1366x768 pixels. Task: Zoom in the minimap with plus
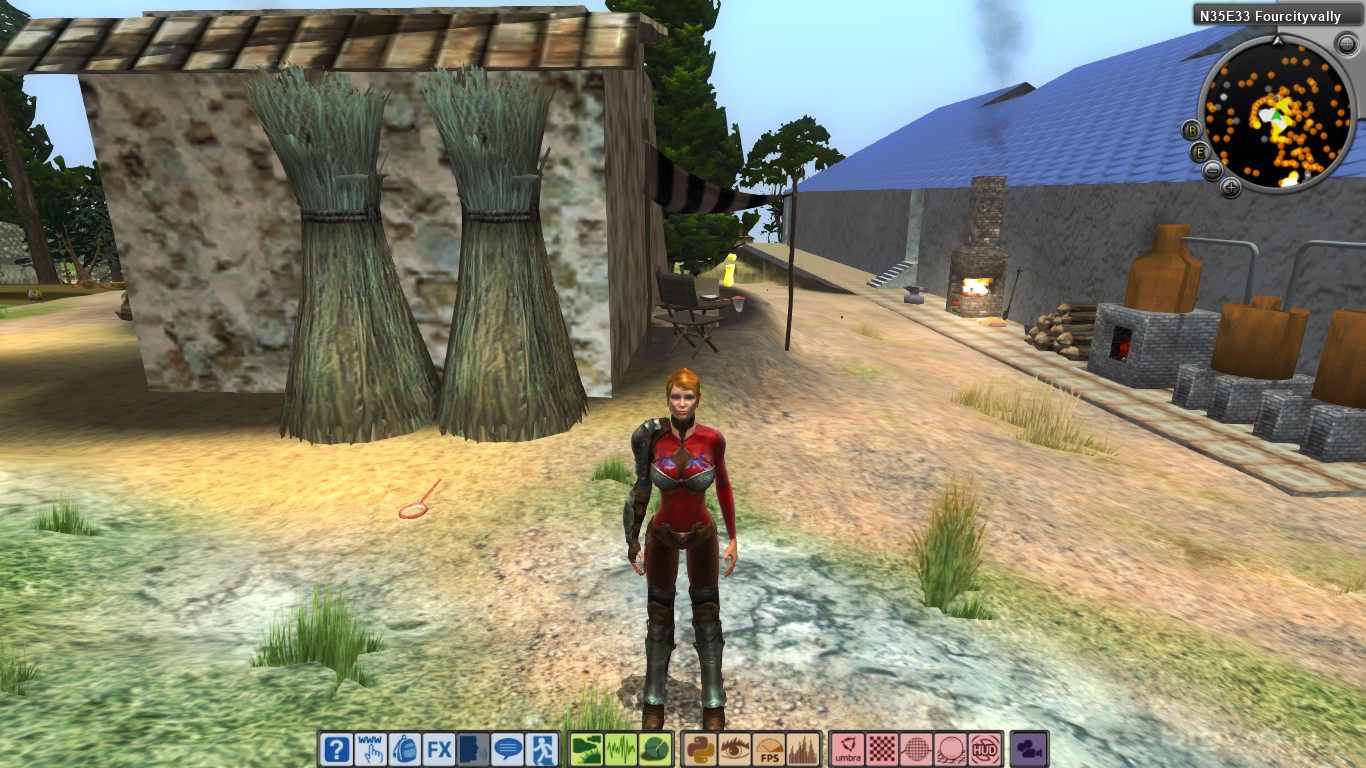click(1231, 187)
